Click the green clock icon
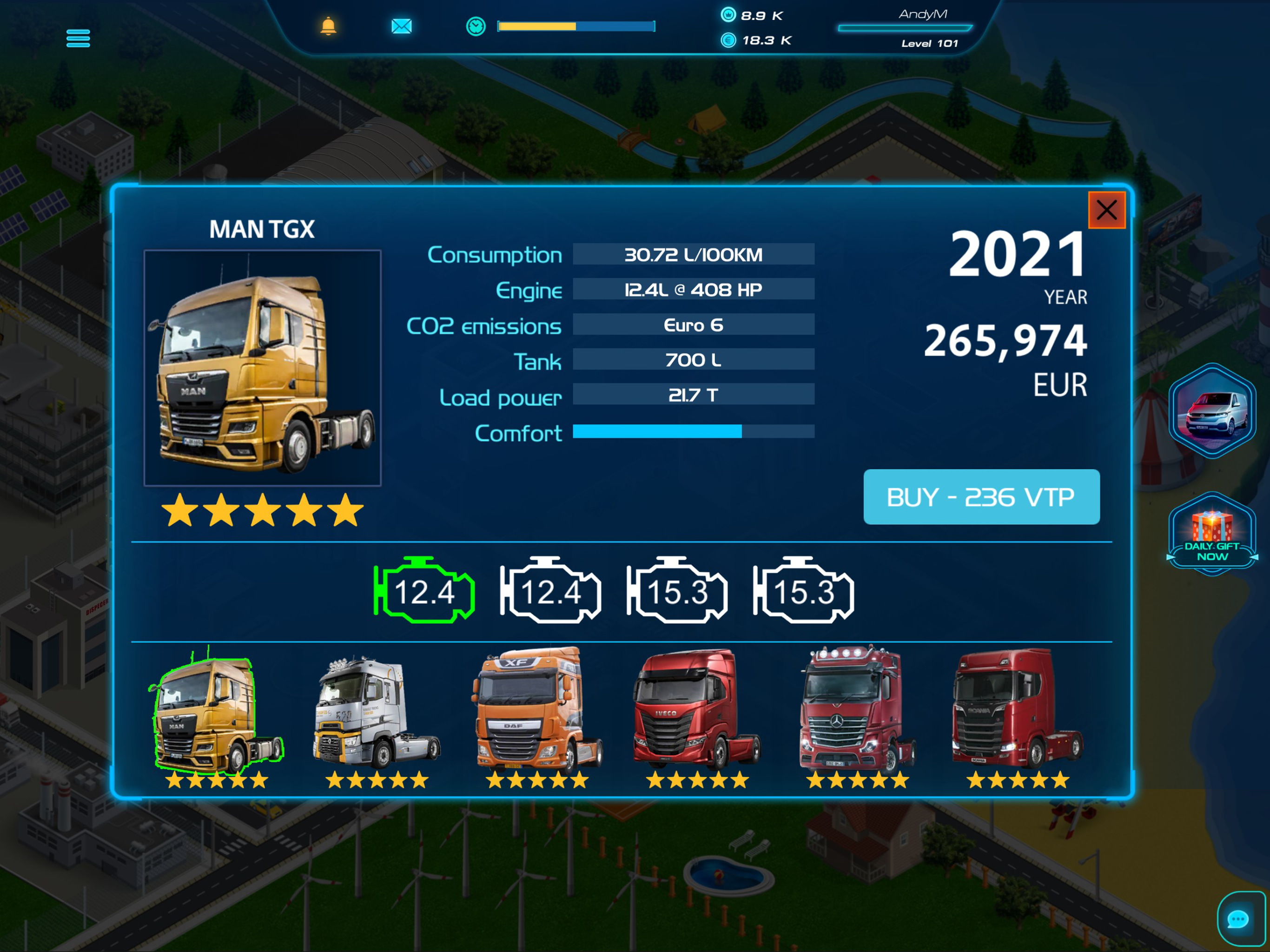Image resolution: width=1270 pixels, height=952 pixels. [x=476, y=26]
